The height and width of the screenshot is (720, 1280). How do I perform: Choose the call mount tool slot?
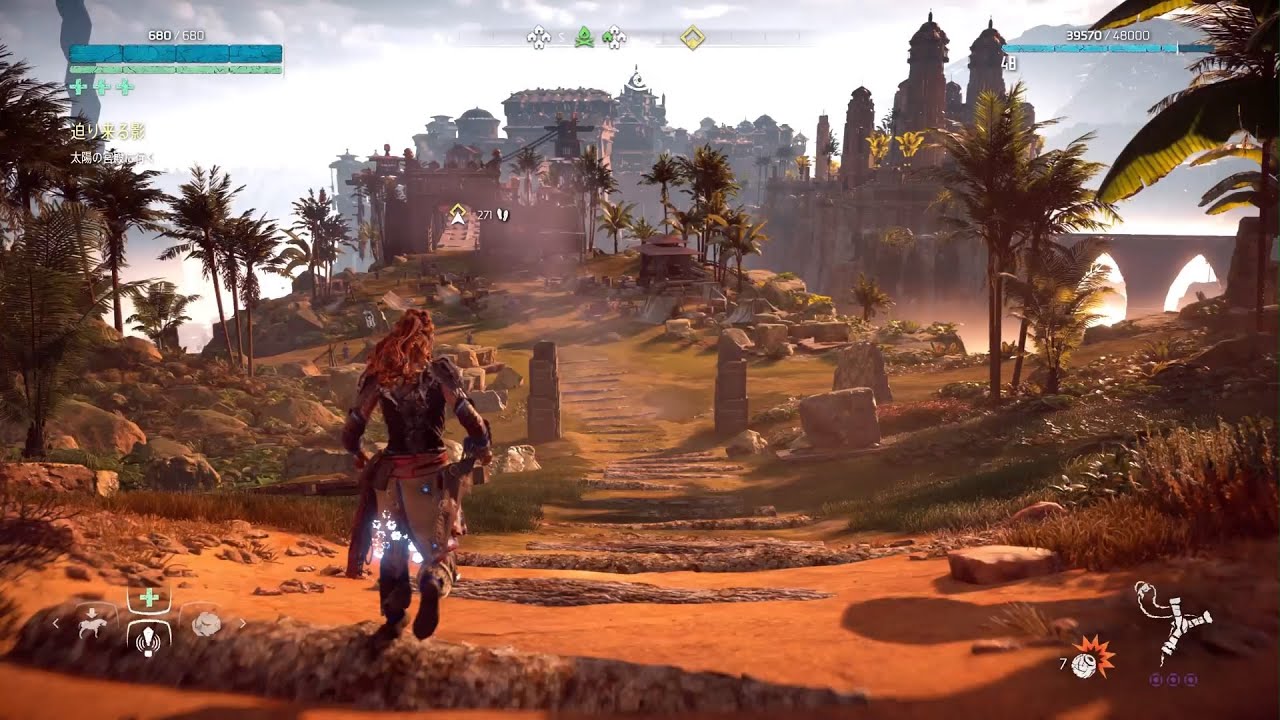pyautogui.click(x=93, y=623)
